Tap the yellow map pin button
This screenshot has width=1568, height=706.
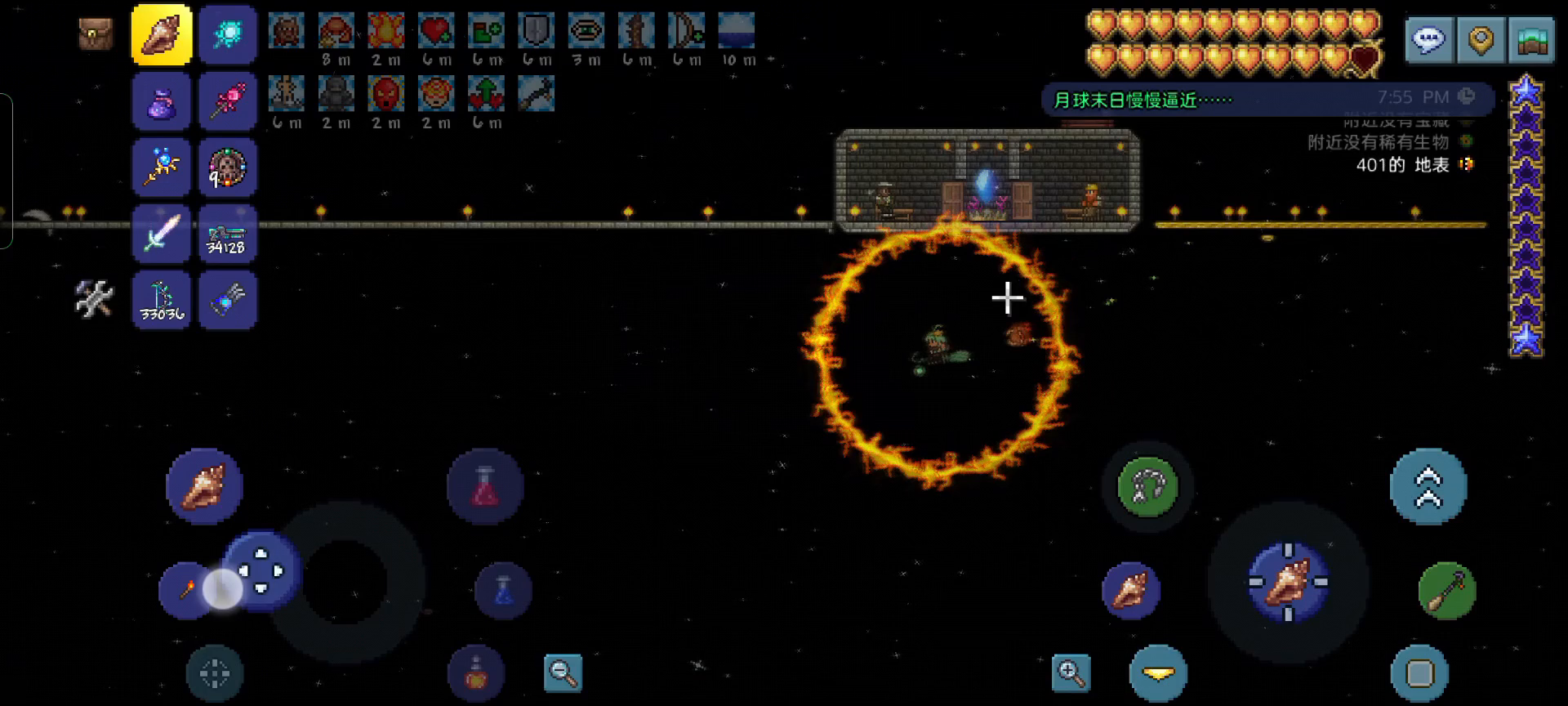1481,40
